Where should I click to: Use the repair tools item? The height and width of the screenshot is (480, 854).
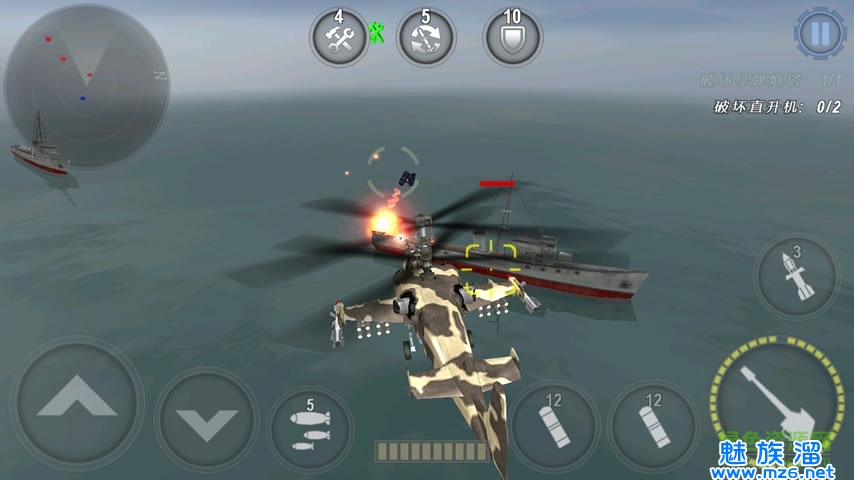(x=340, y=38)
